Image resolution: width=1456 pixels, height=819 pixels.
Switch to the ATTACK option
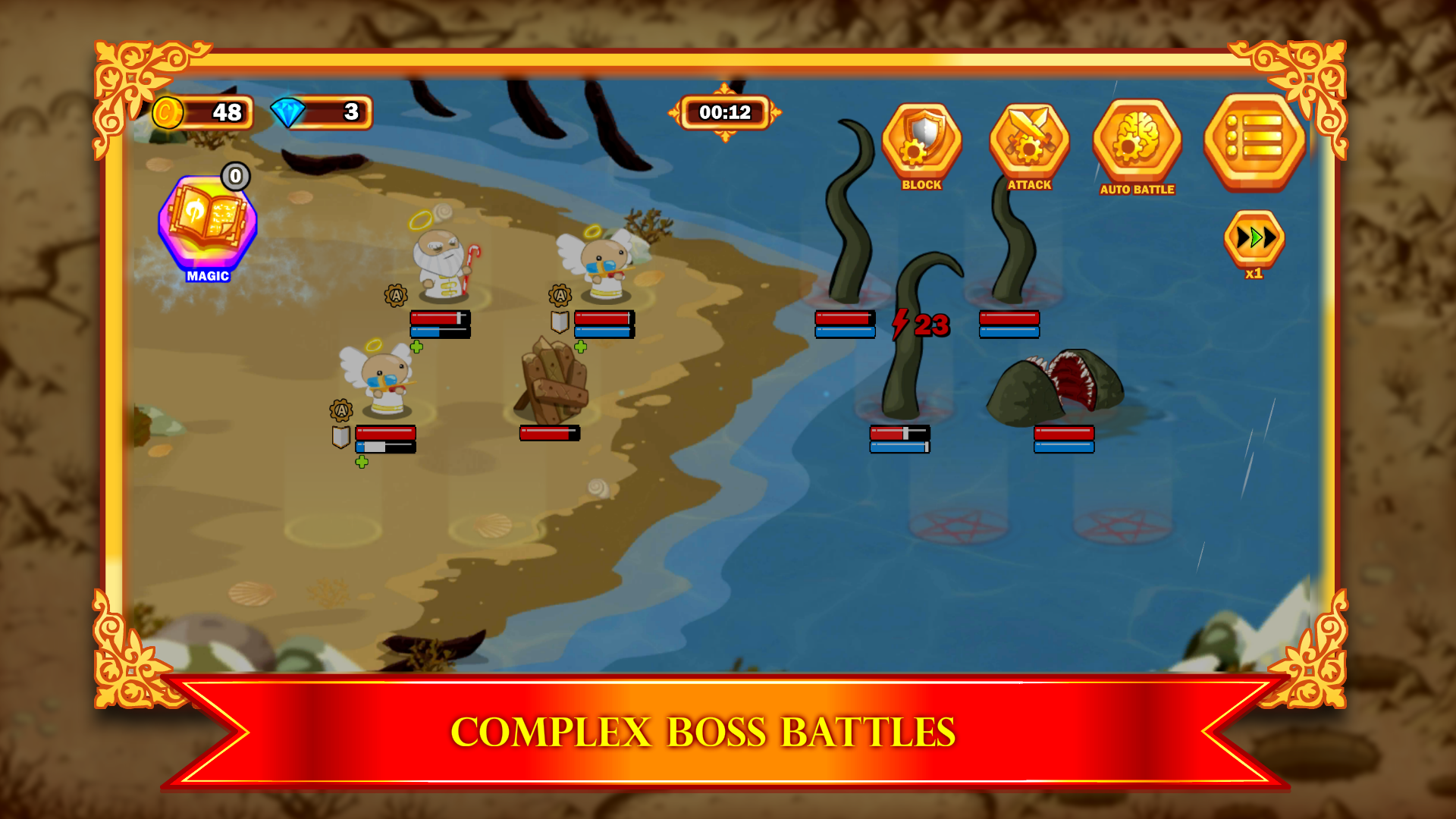pyautogui.click(x=1029, y=184)
